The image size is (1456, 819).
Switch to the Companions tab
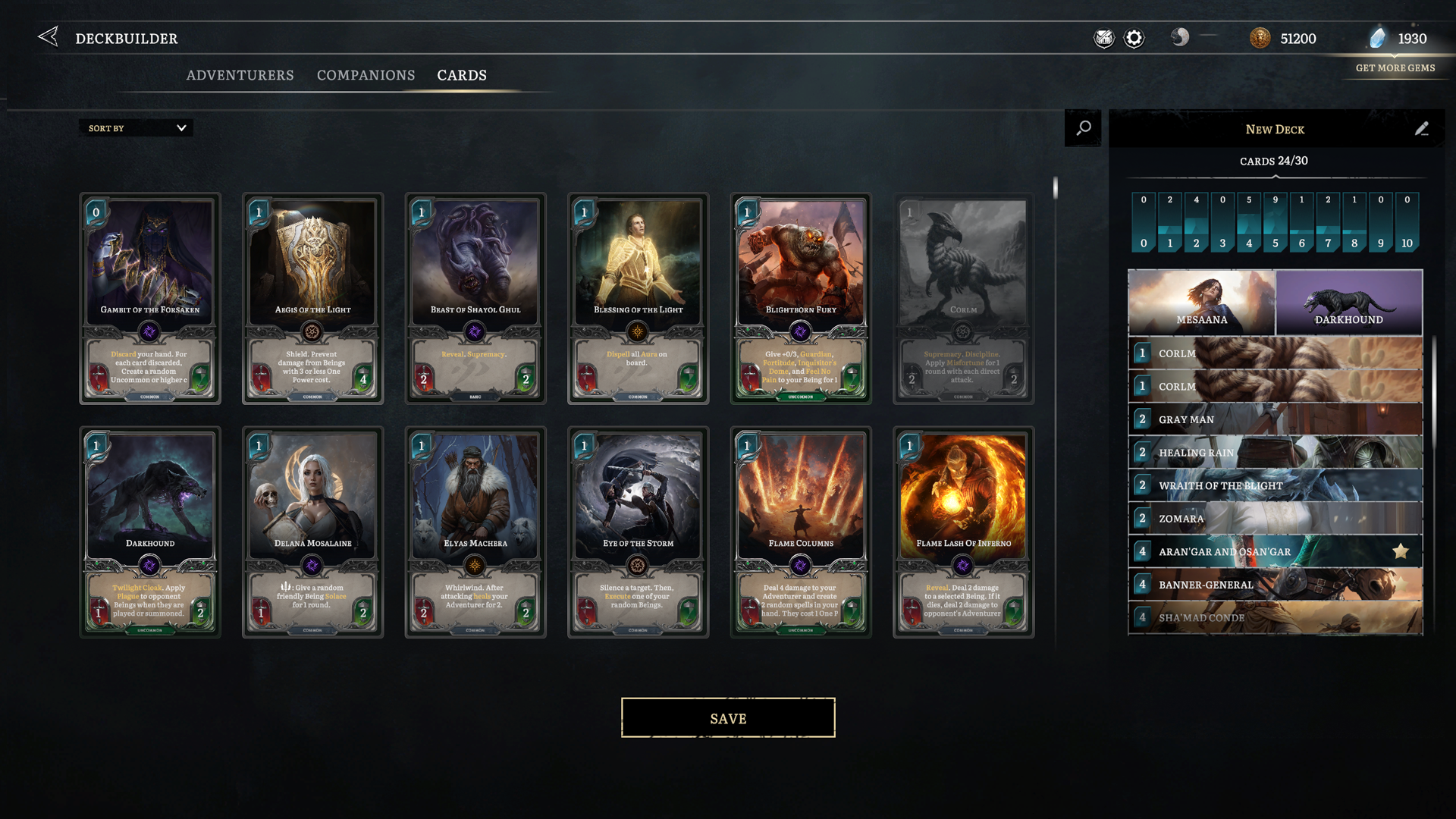(366, 75)
